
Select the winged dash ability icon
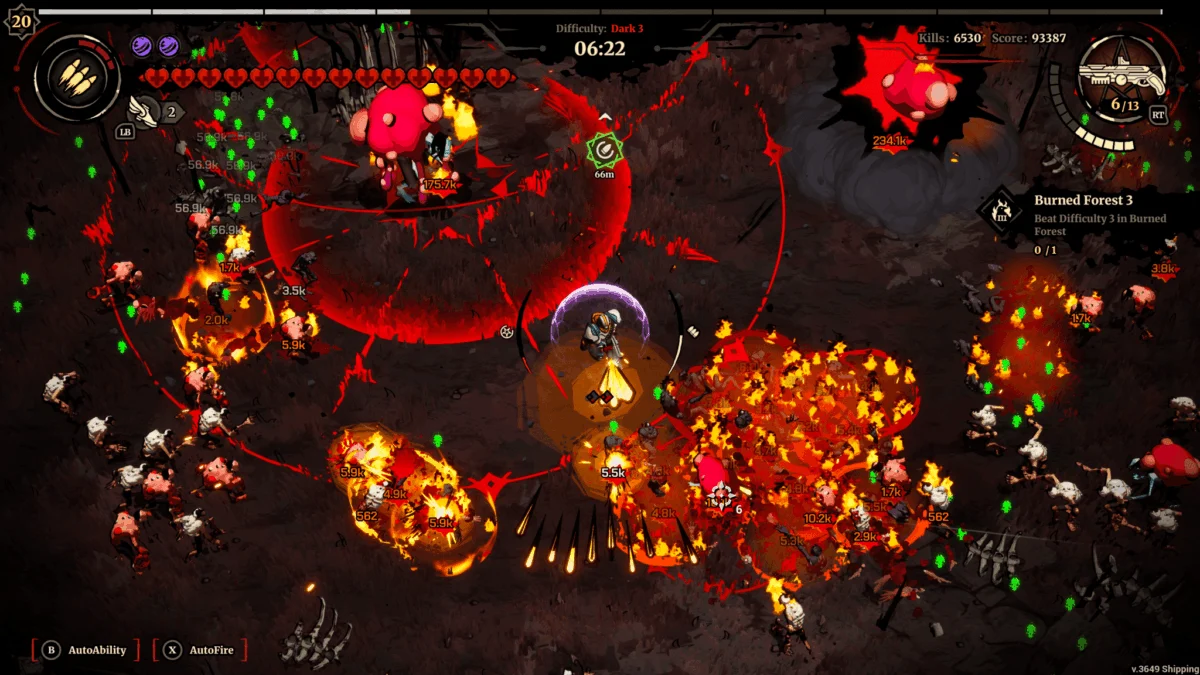tap(141, 108)
